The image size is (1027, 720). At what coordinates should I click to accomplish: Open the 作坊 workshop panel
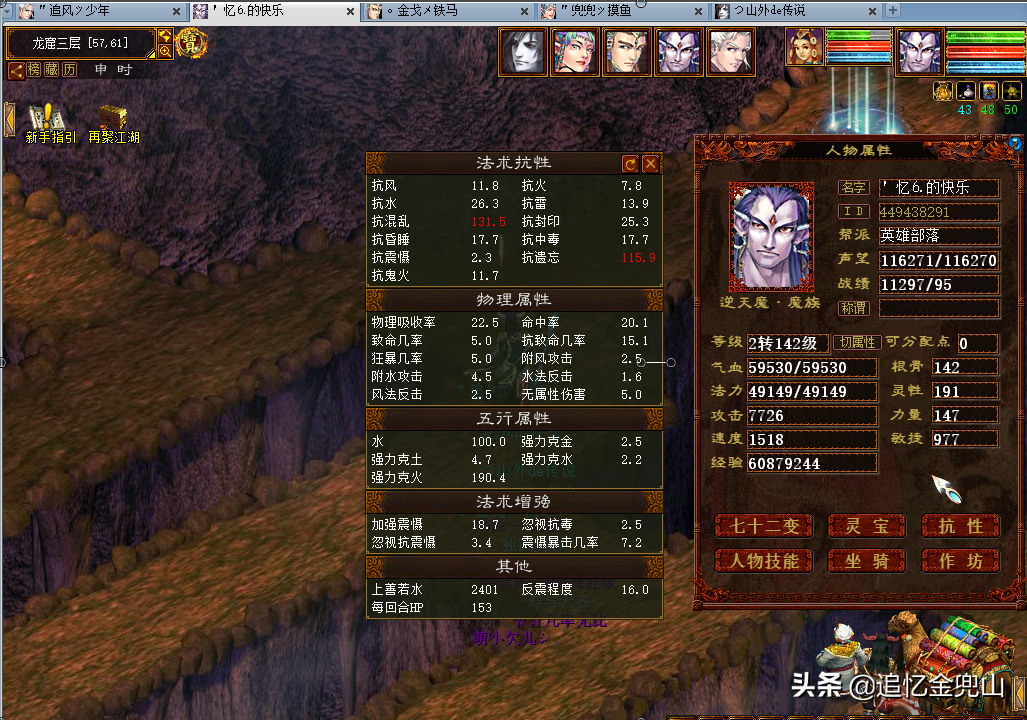point(961,561)
